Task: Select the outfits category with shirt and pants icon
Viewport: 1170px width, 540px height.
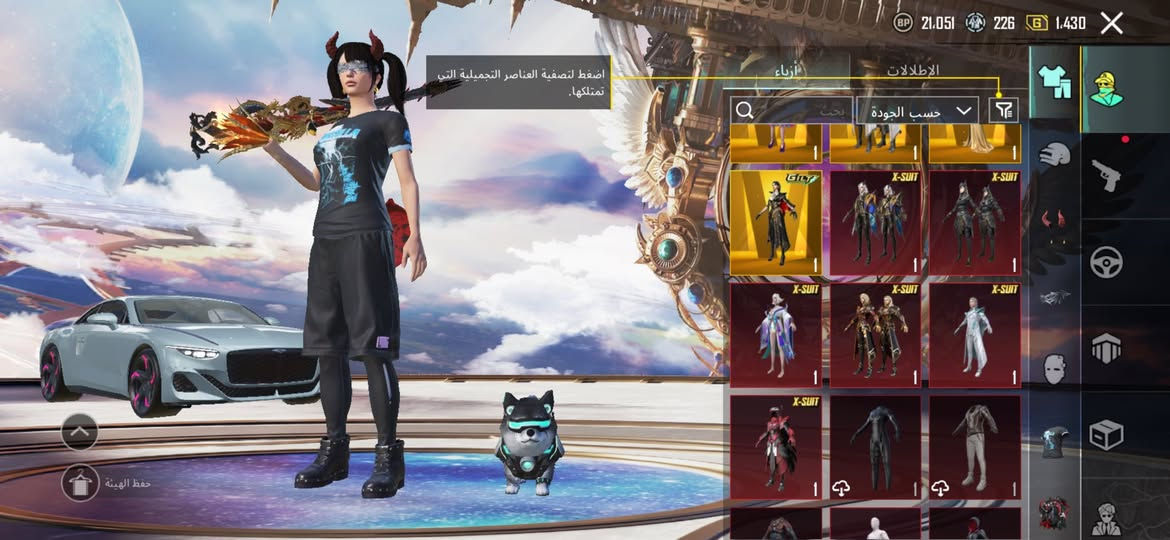Action: pyautogui.click(x=1054, y=81)
